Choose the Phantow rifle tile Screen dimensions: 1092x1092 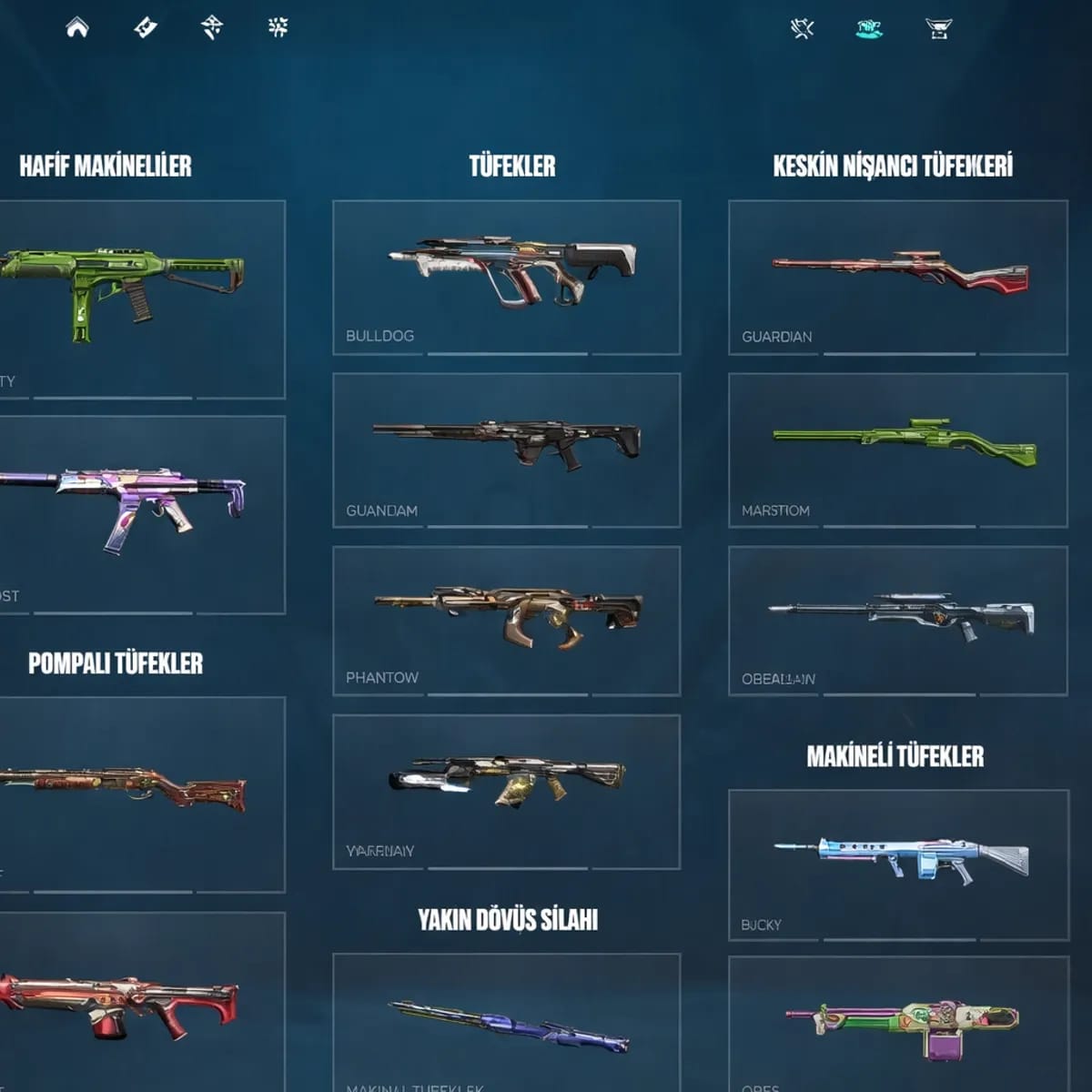pyautogui.click(x=506, y=621)
